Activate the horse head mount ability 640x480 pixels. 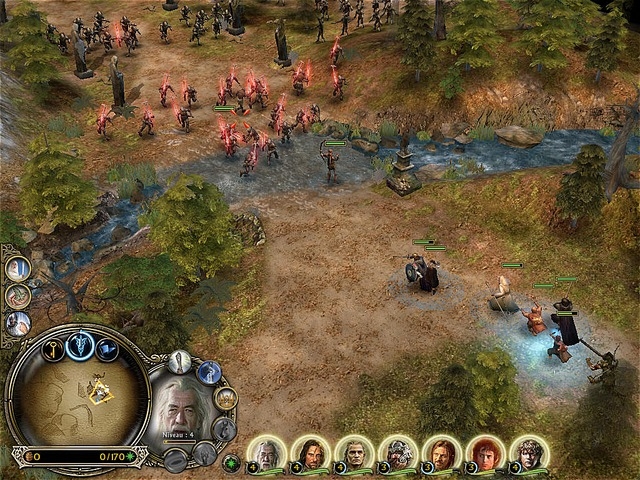tap(225, 429)
